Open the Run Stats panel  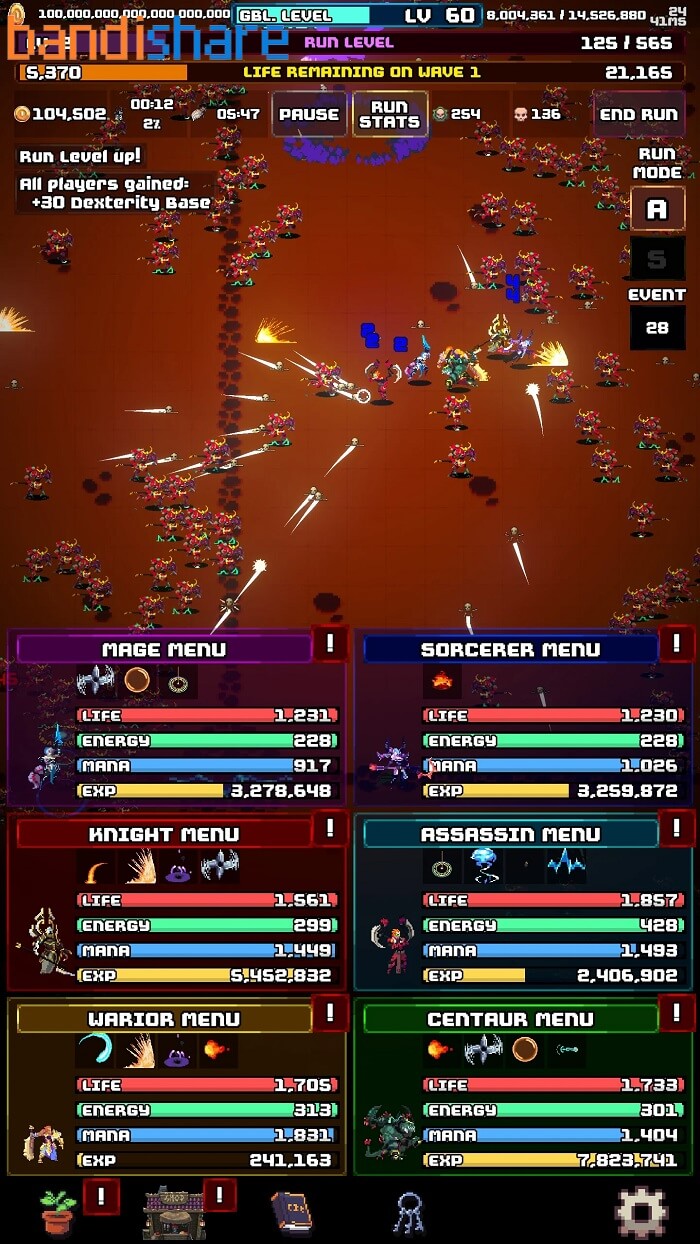[x=390, y=114]
